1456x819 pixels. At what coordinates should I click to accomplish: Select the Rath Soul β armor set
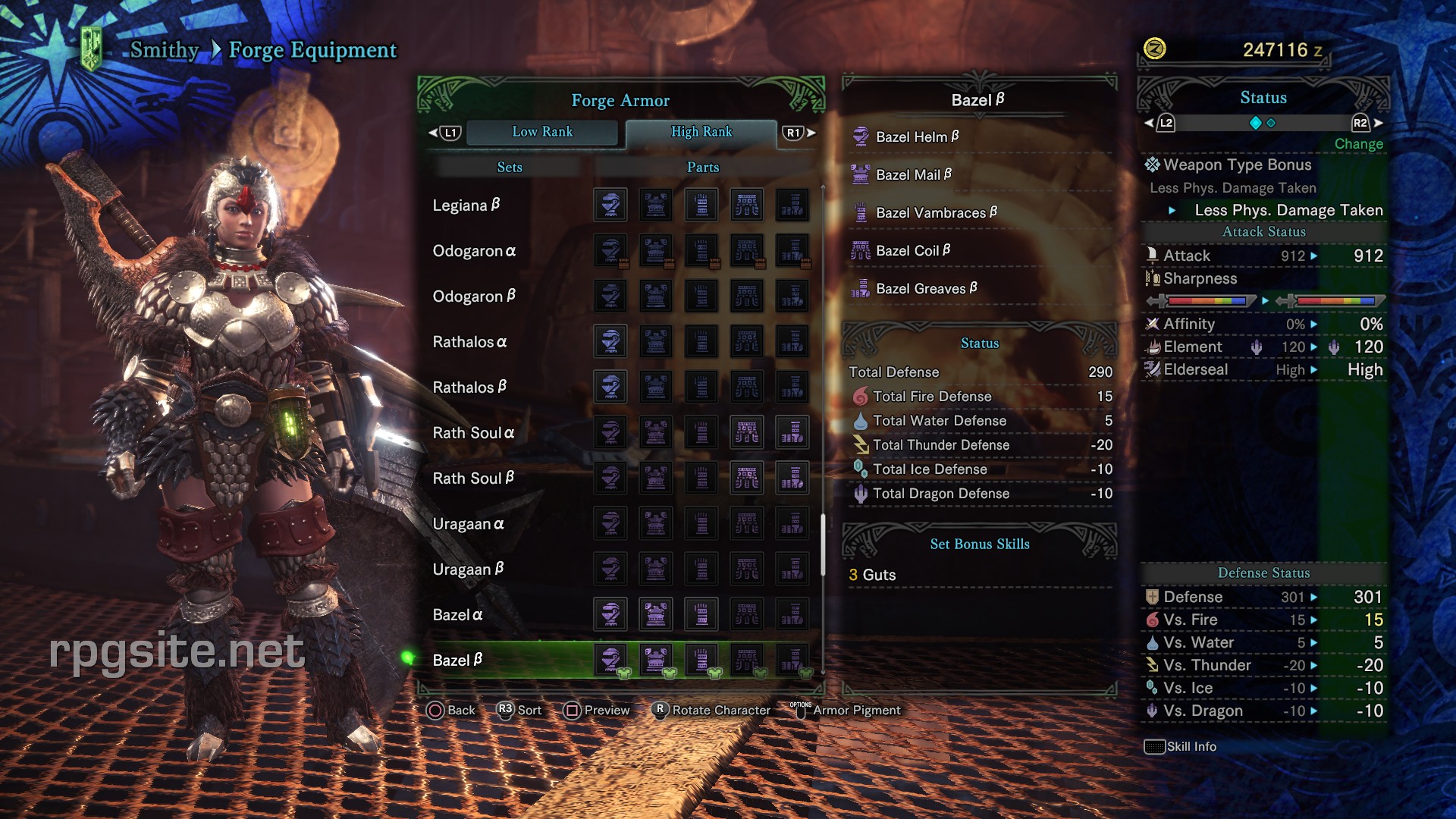pyautogui.click(x=474, y=478)
